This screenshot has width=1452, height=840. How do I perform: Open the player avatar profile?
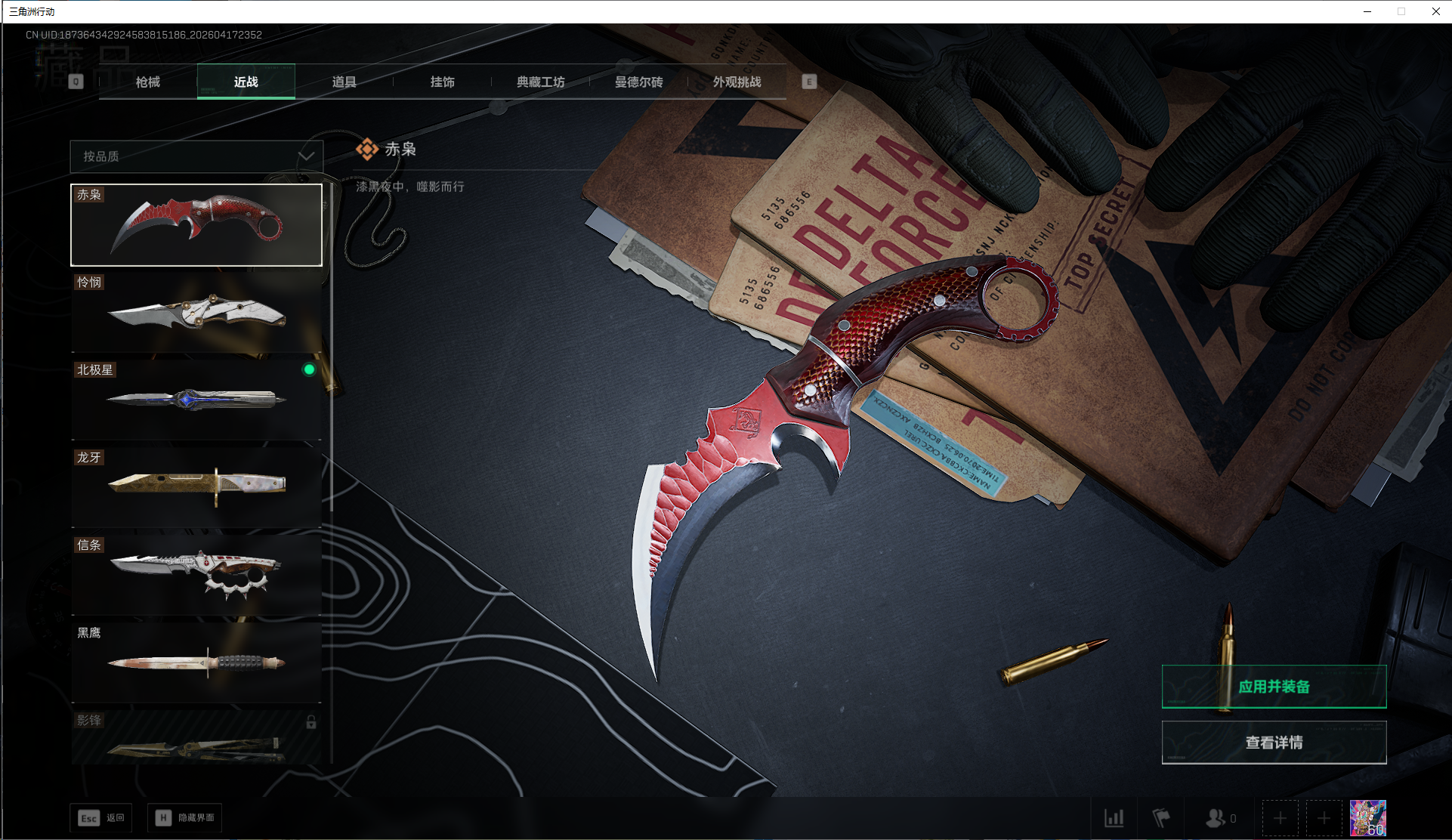[1367, 818]
